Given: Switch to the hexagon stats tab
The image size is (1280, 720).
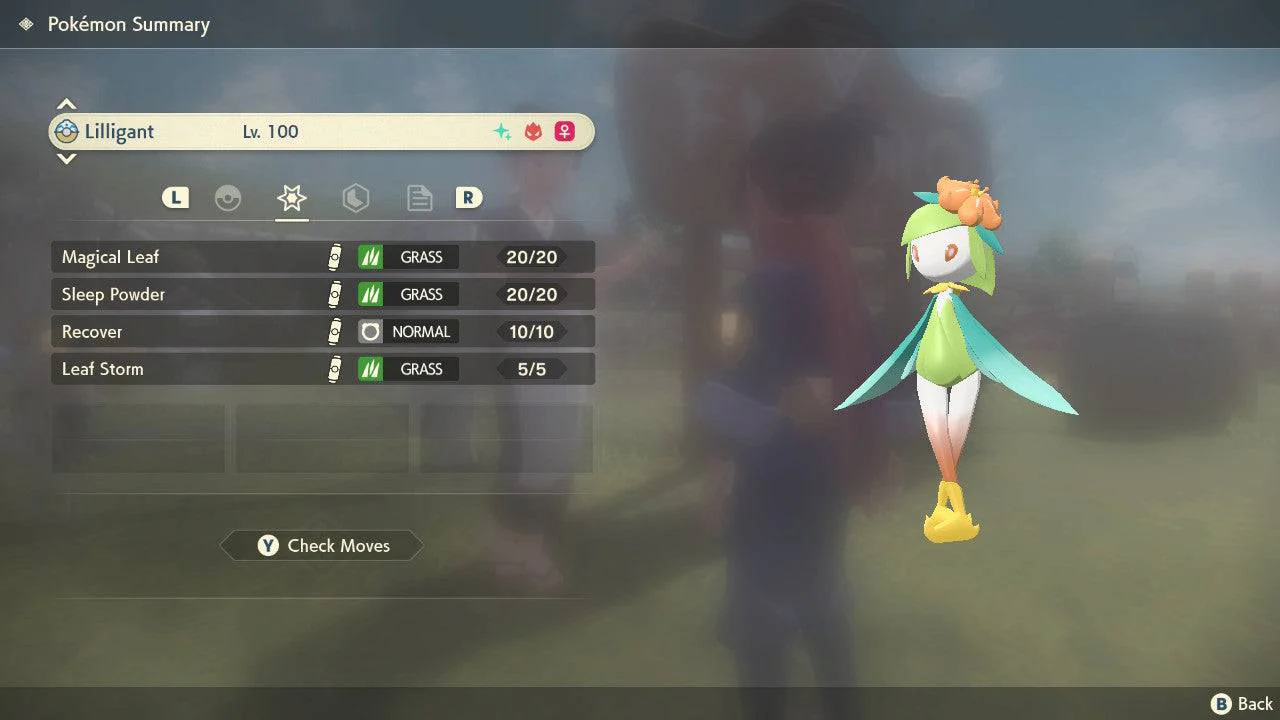Looking at the screenshot, I should click(x=355, y=198).
